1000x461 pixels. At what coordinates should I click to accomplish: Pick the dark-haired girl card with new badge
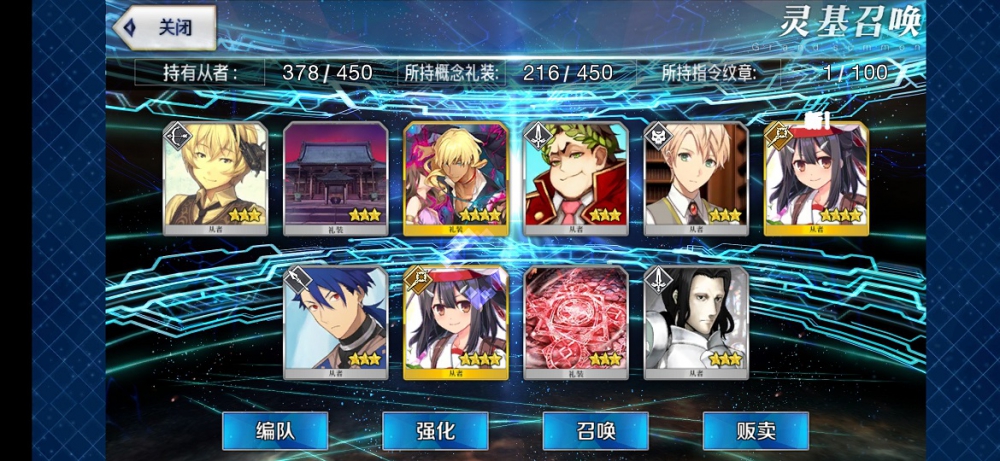[x=815, y=177]
